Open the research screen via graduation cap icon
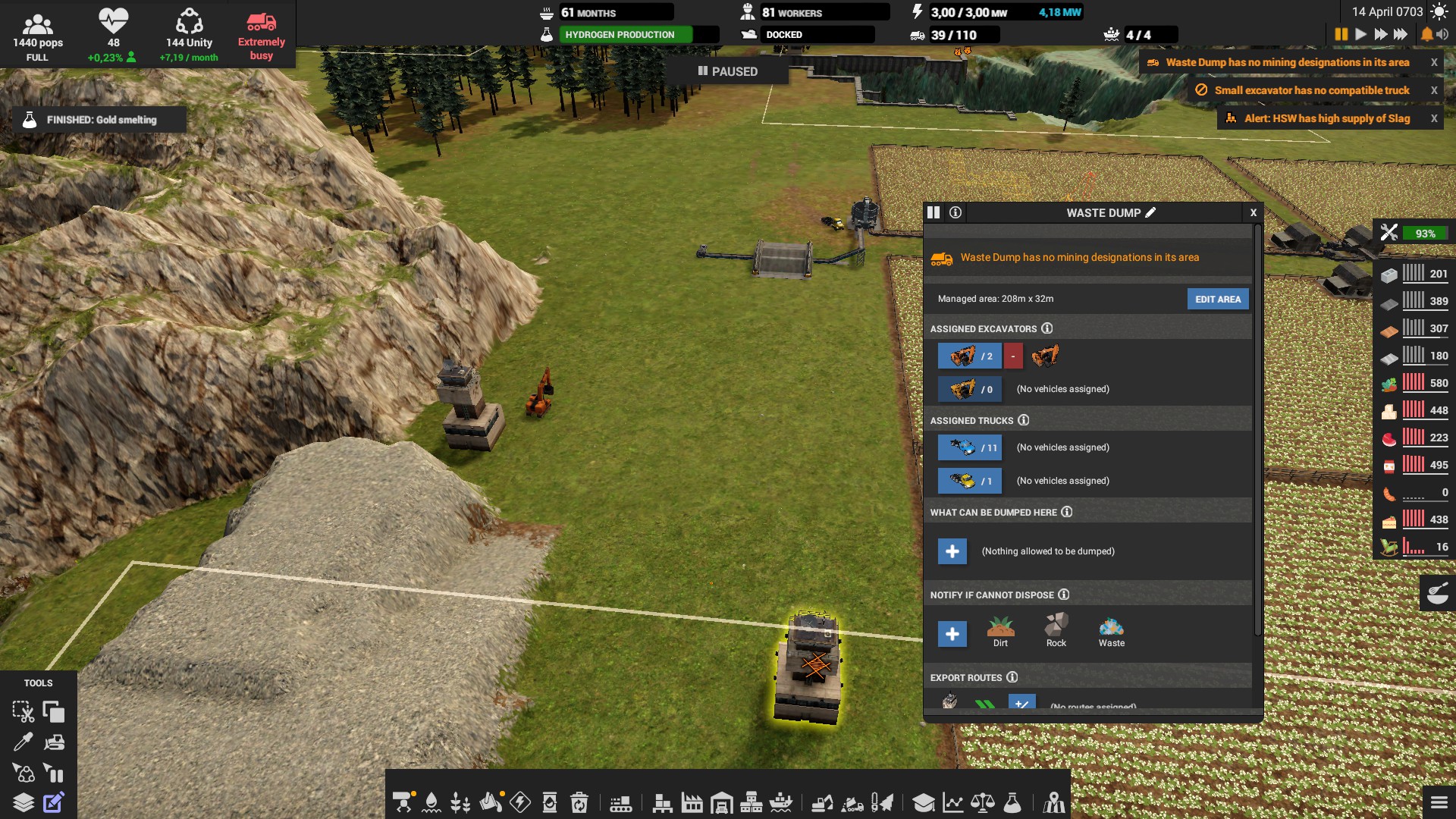This screenshot has height=819, width=1456. click(924, 802)
